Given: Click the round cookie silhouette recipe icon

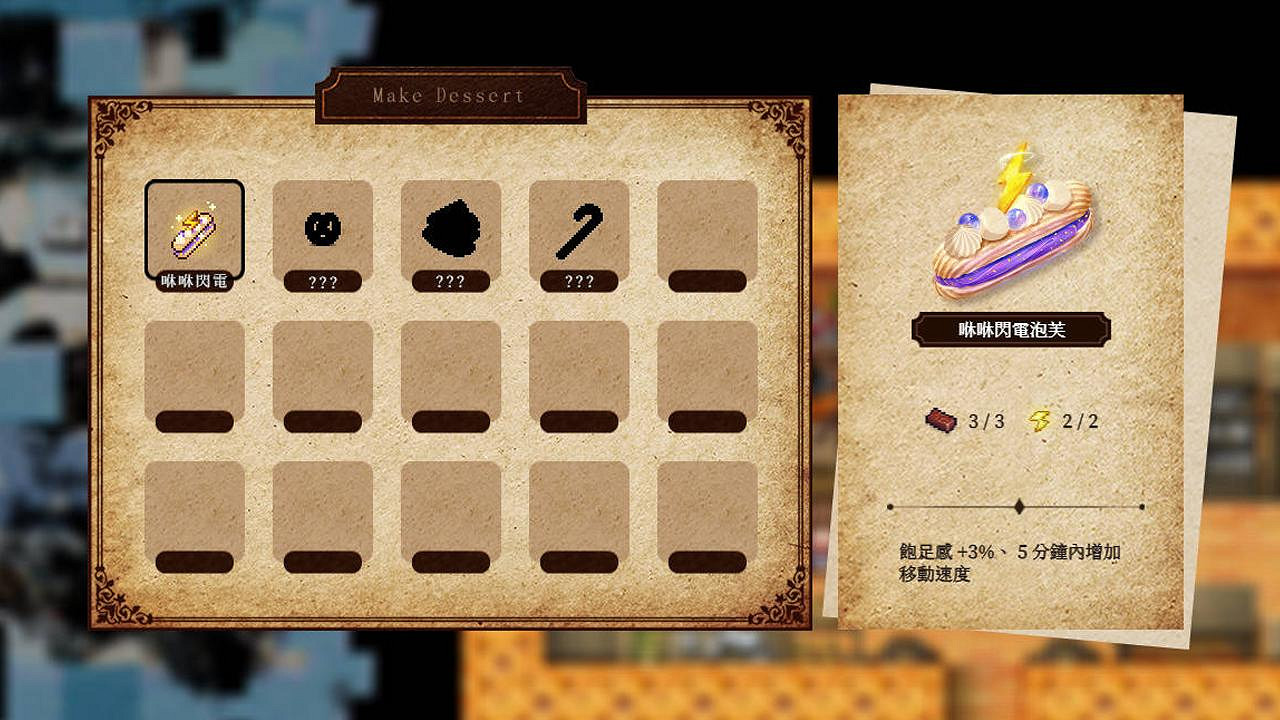Looking at the screenshot, I should [322, 227].
